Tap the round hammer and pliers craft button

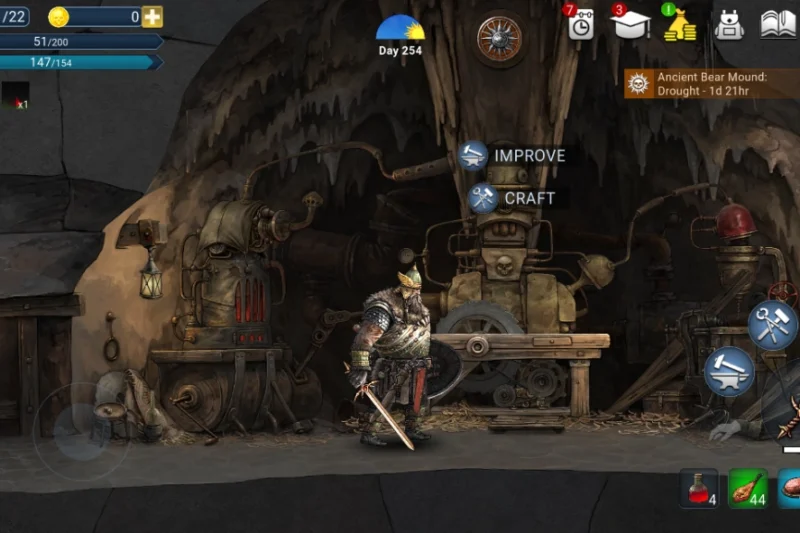(773, 324)
